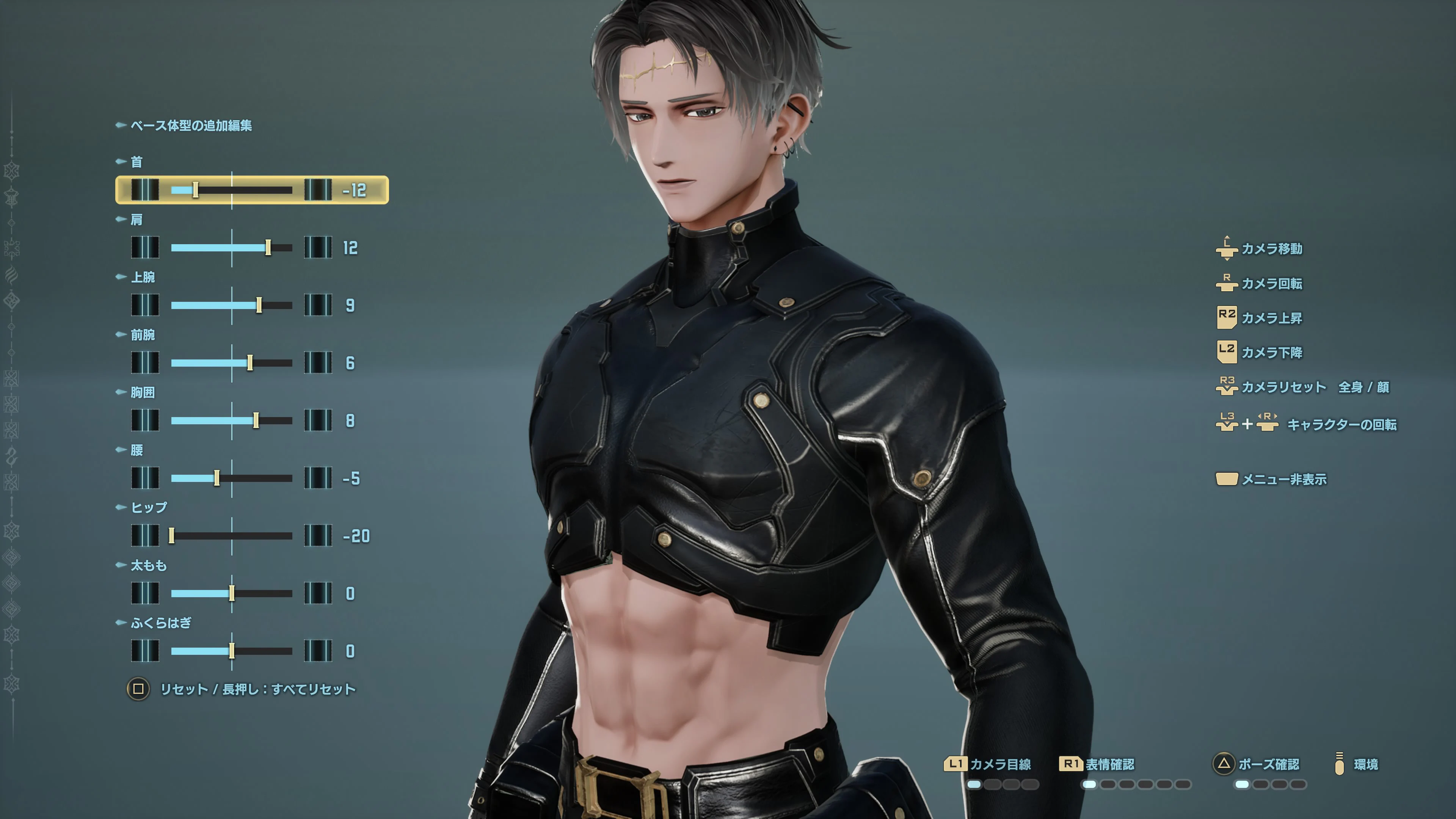Click the カメラ目線 label at the bottom
Viewport: 1456px width, 819px height.
(x=1001, y=764)
